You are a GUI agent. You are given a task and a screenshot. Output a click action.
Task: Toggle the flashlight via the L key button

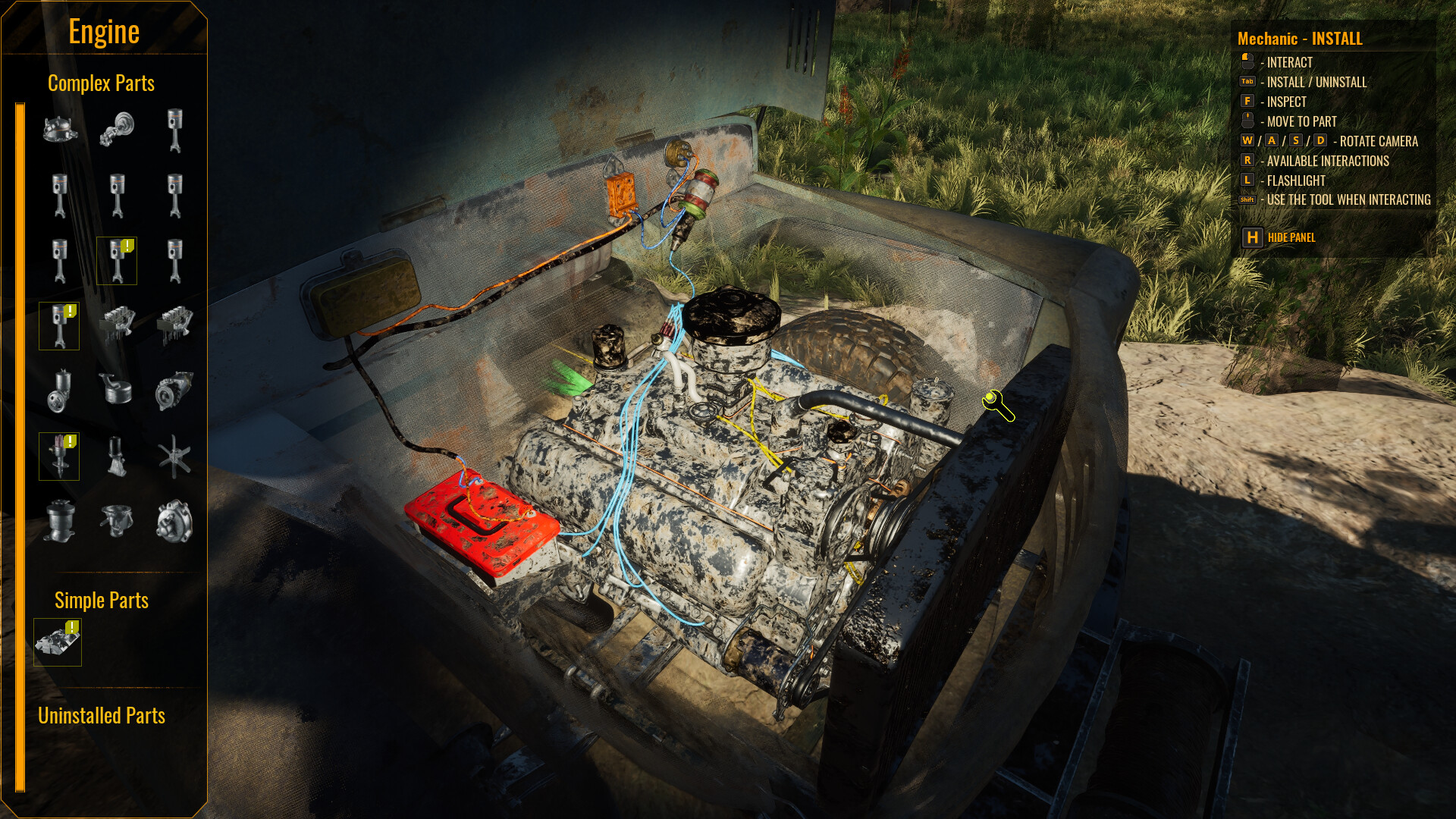pos(1246,180)
